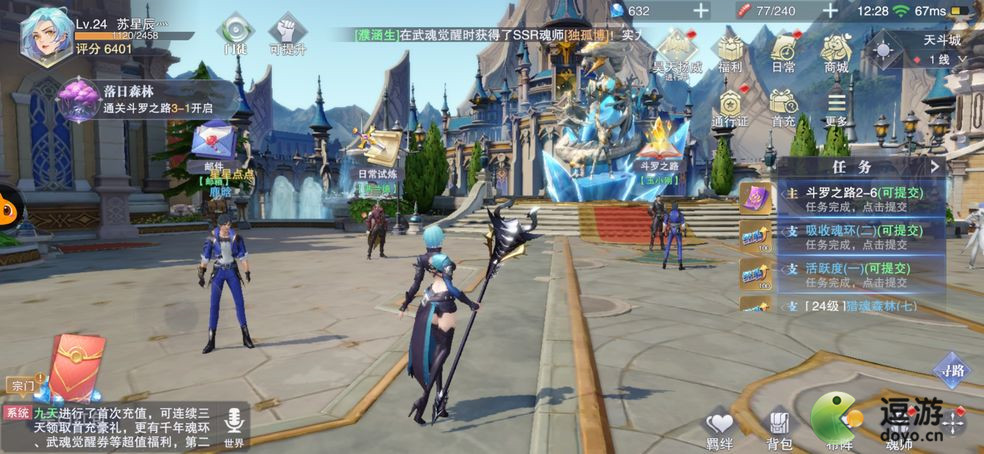Submit the 斗罗之路2-6 main quest
This screenshot has height=454, width=984.
842,197
